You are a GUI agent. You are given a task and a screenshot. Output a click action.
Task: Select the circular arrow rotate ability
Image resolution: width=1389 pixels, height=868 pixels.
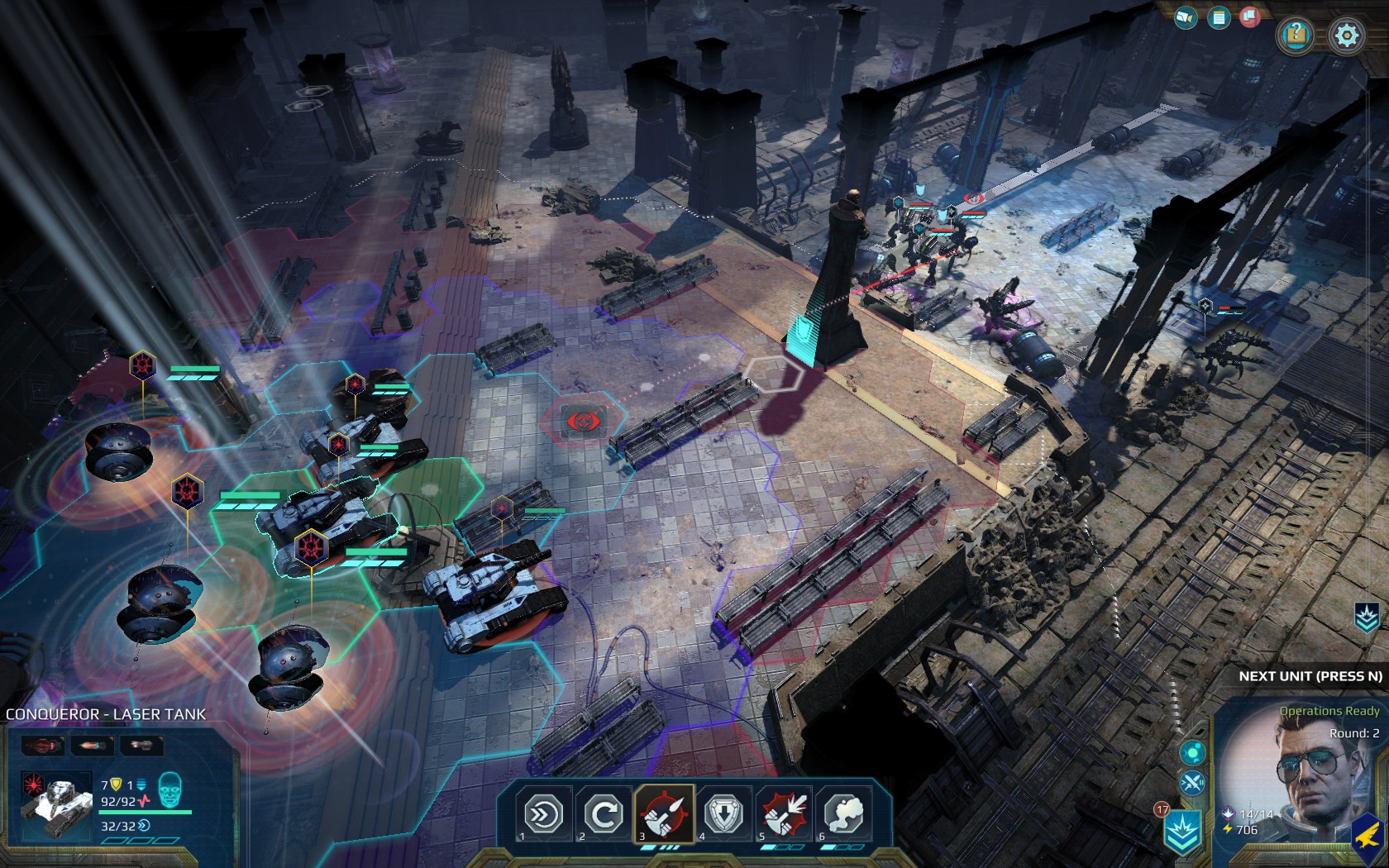click(x=604, y=814)
